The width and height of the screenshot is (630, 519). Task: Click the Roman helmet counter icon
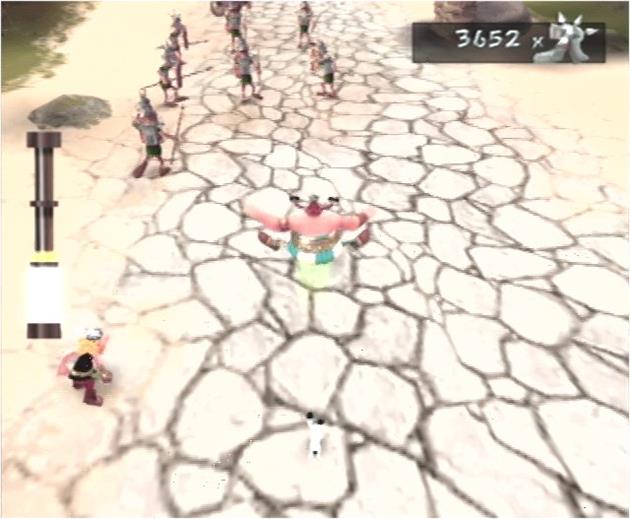(566, 41)
